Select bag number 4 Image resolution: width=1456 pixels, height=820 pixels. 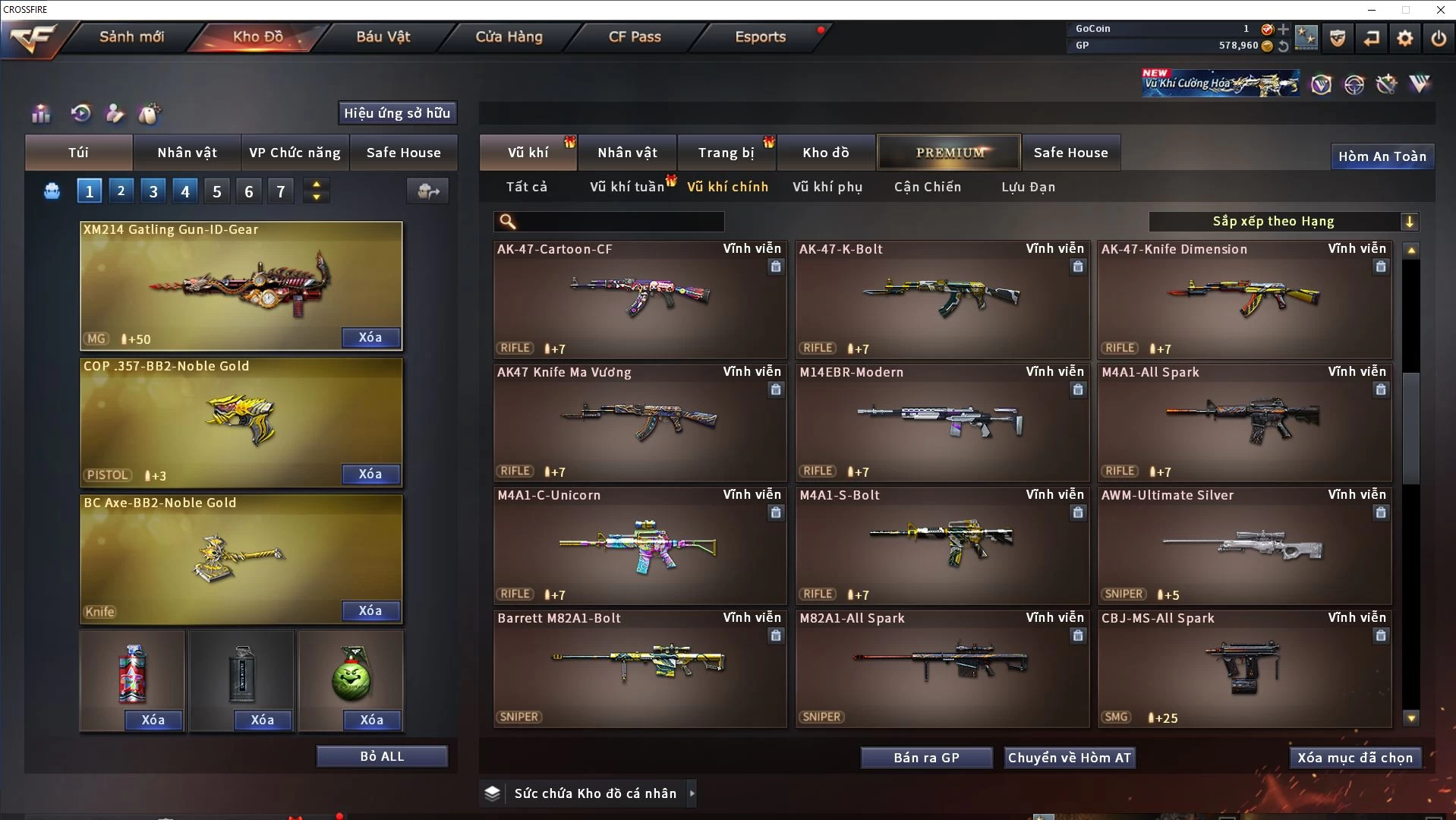point(185,191)
